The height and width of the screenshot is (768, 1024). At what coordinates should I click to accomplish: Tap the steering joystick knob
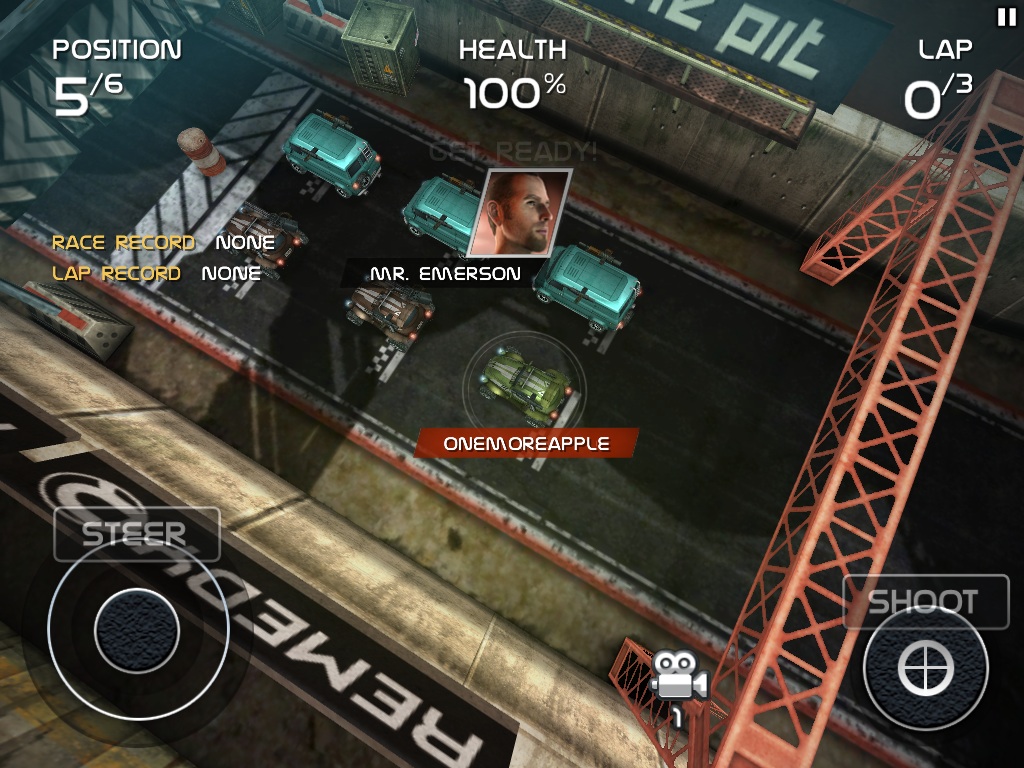(x=137, y=630)
